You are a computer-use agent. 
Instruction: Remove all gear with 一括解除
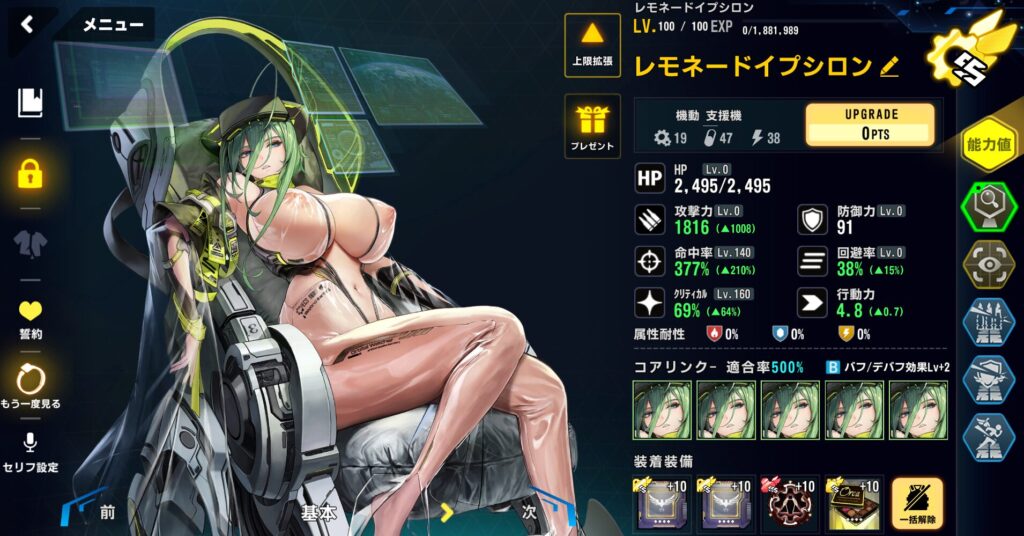917,503
